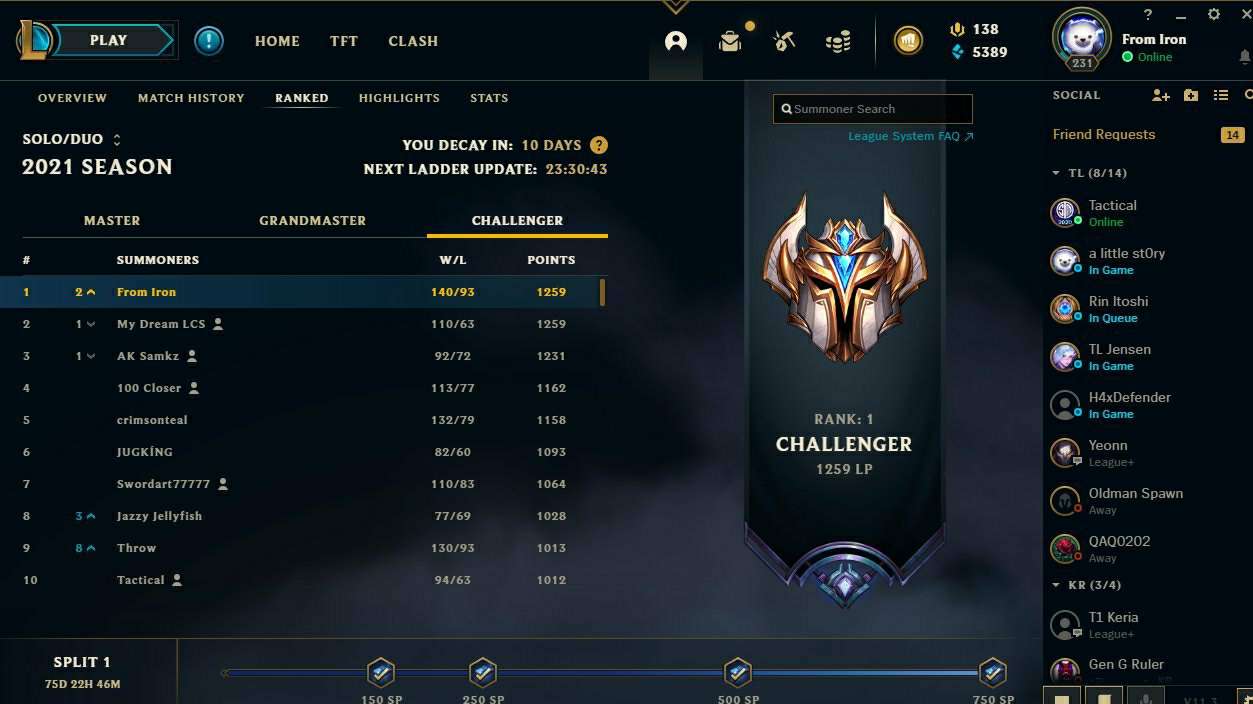Open chat with friend TL Jensen
The height and width of the screenshot is (704, 1253).
pos(1119,356)
